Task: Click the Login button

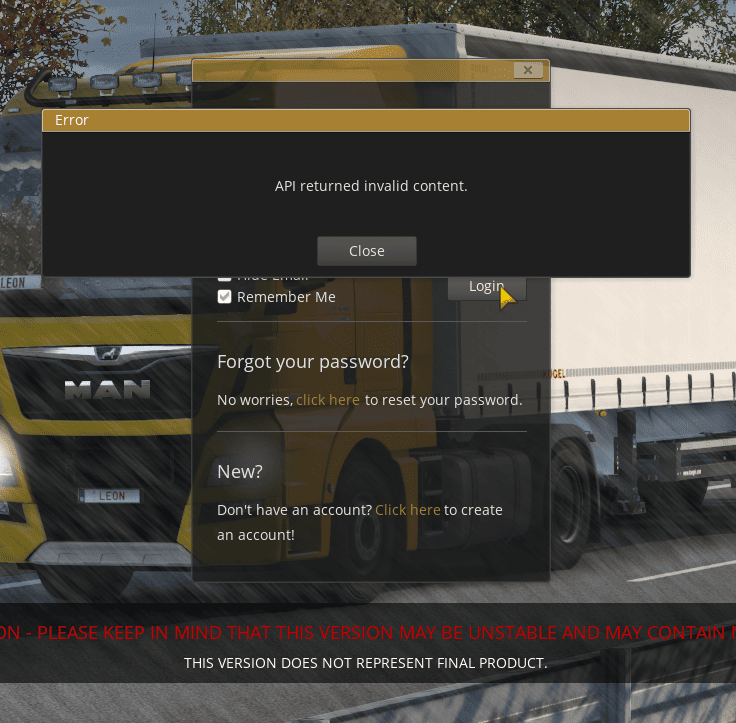Action: (x=486, y=287)
